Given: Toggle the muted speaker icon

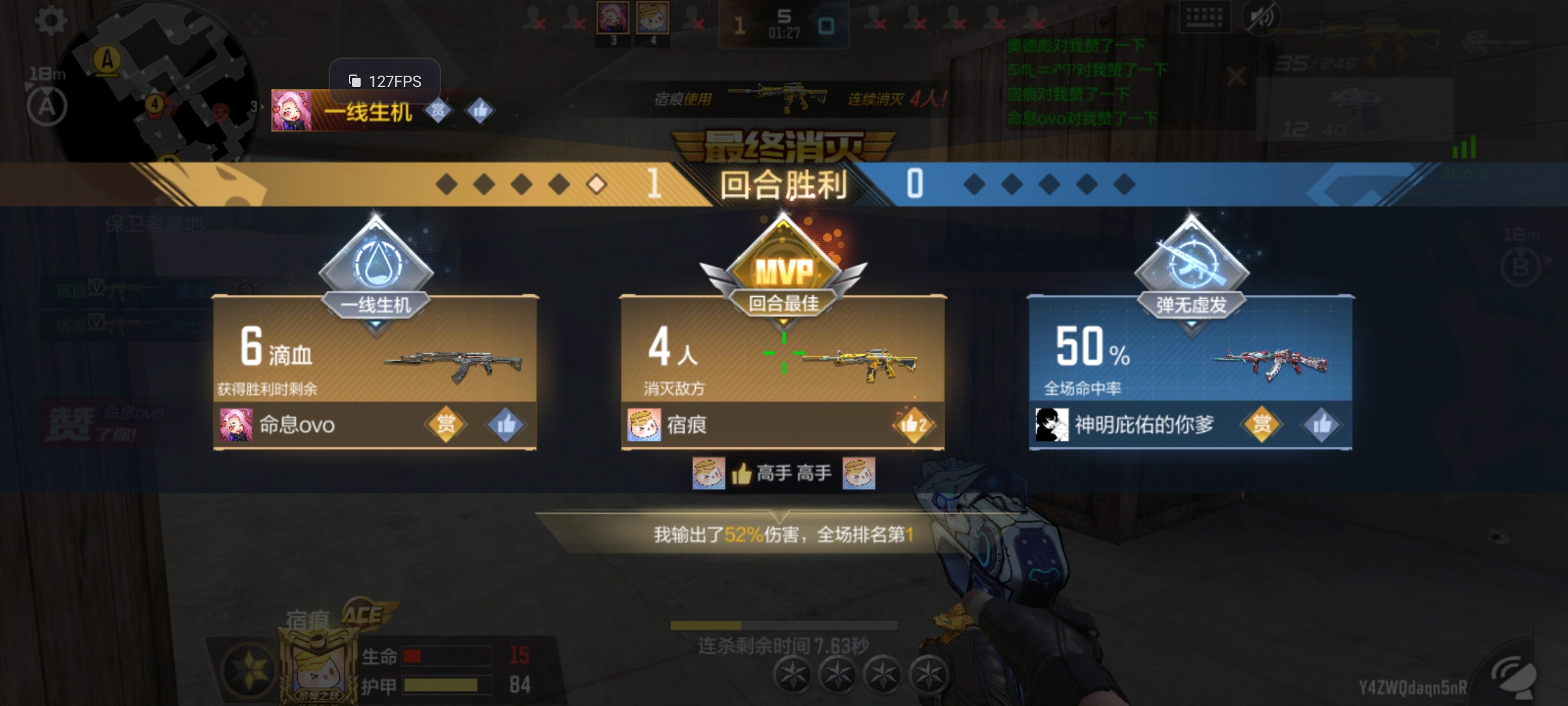Looking at the screenshot, I should coord(1262,18).
